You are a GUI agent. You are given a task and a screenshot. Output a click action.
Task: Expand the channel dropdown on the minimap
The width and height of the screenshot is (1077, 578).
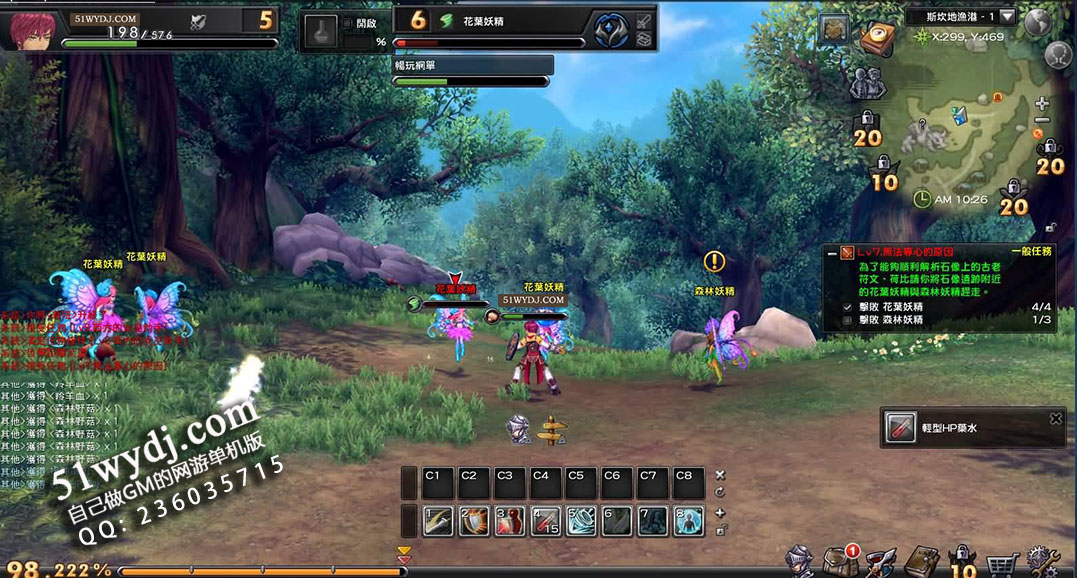pos(1007,16)
